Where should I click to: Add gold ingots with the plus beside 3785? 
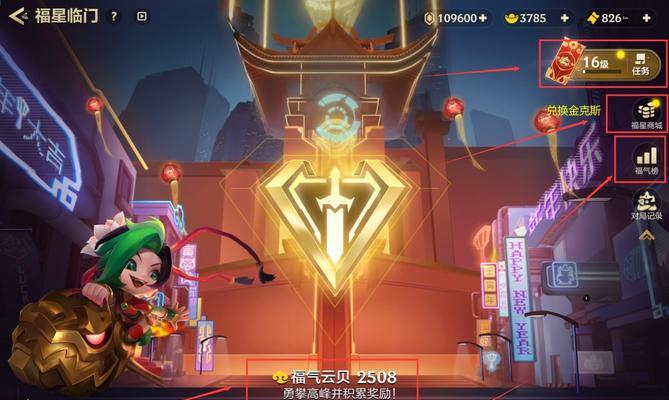564,18
